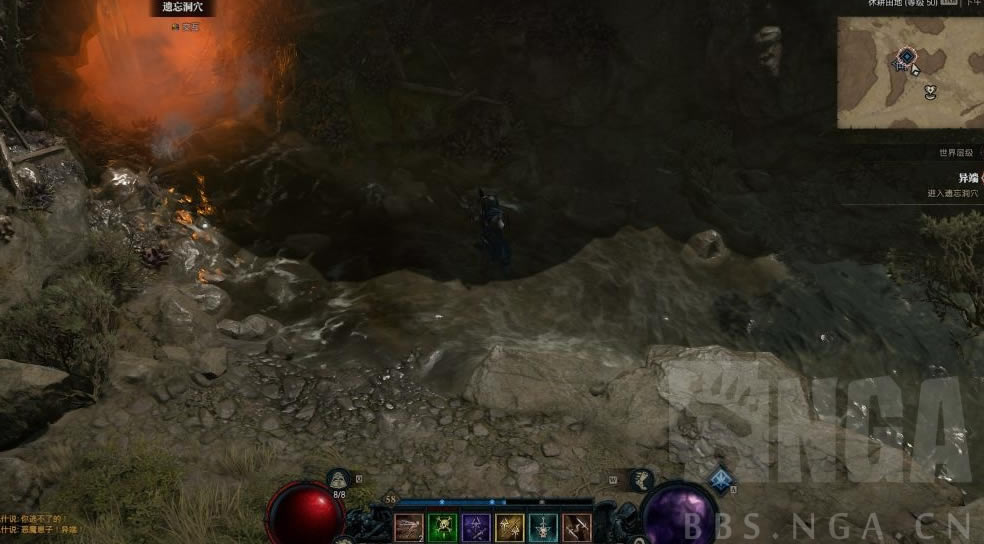Click the dungeon entrance marker on minimap
Screen dimensions: 984x544
pos(906,56)
